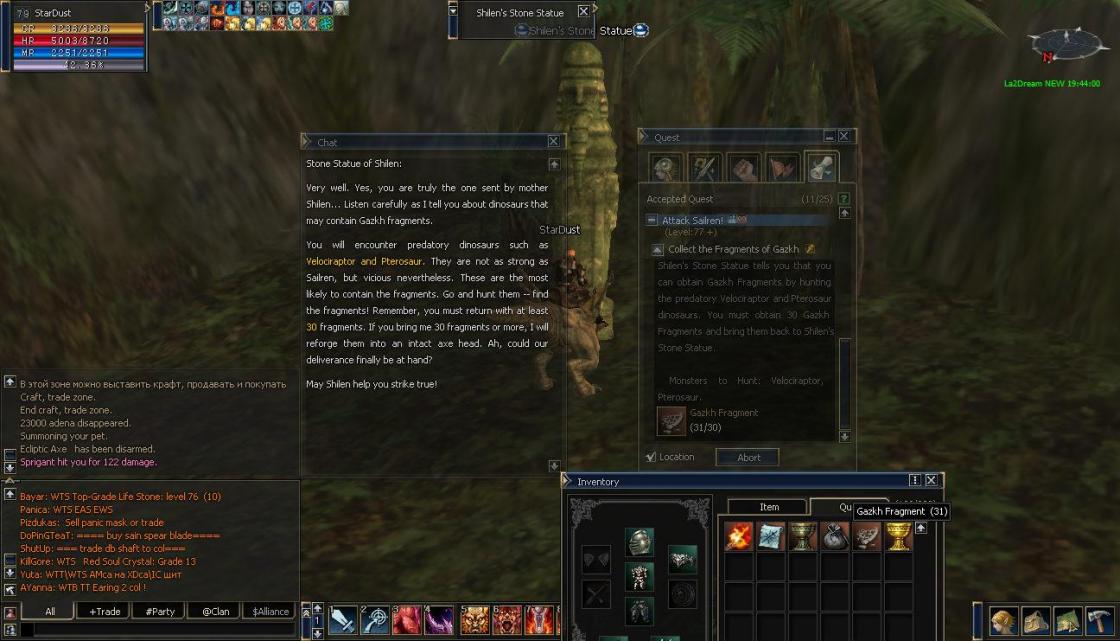
Task: Close the Chat dialogue window
Action: [x=553, y=142]
